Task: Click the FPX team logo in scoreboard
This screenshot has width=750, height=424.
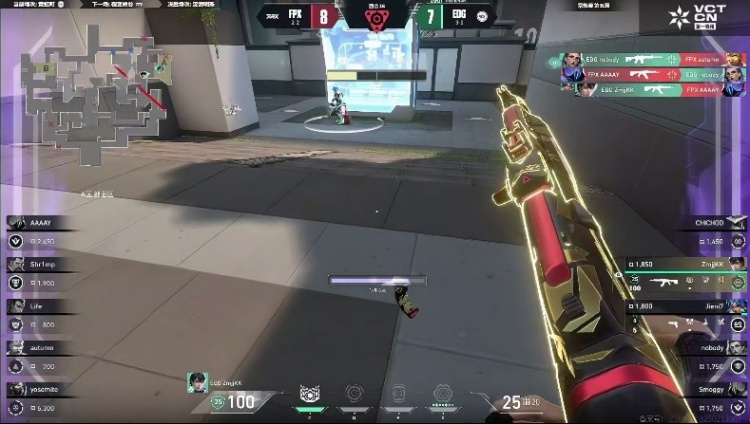Action: (272, 15)
